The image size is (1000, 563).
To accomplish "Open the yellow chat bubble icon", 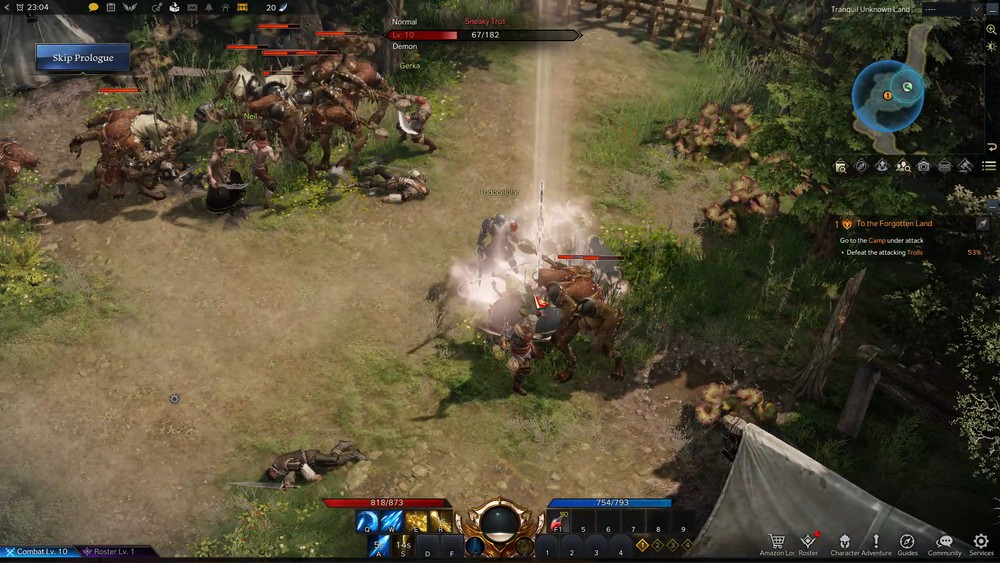I will pyautogui.click(x=93, y=7).
